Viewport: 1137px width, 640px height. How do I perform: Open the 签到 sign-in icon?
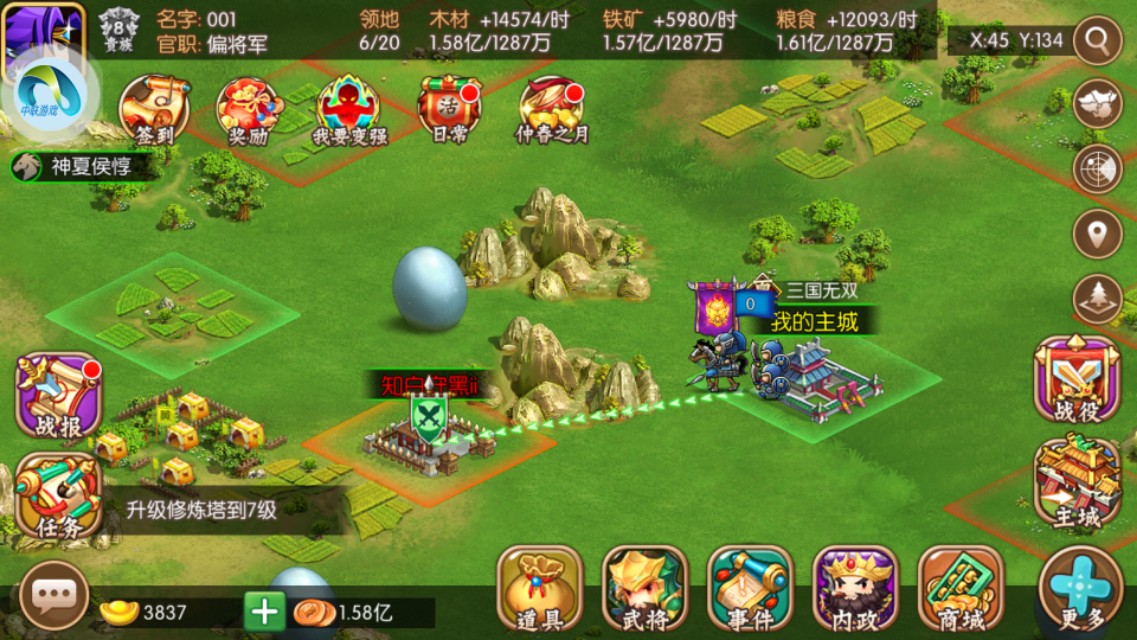(x=155, y=109)
